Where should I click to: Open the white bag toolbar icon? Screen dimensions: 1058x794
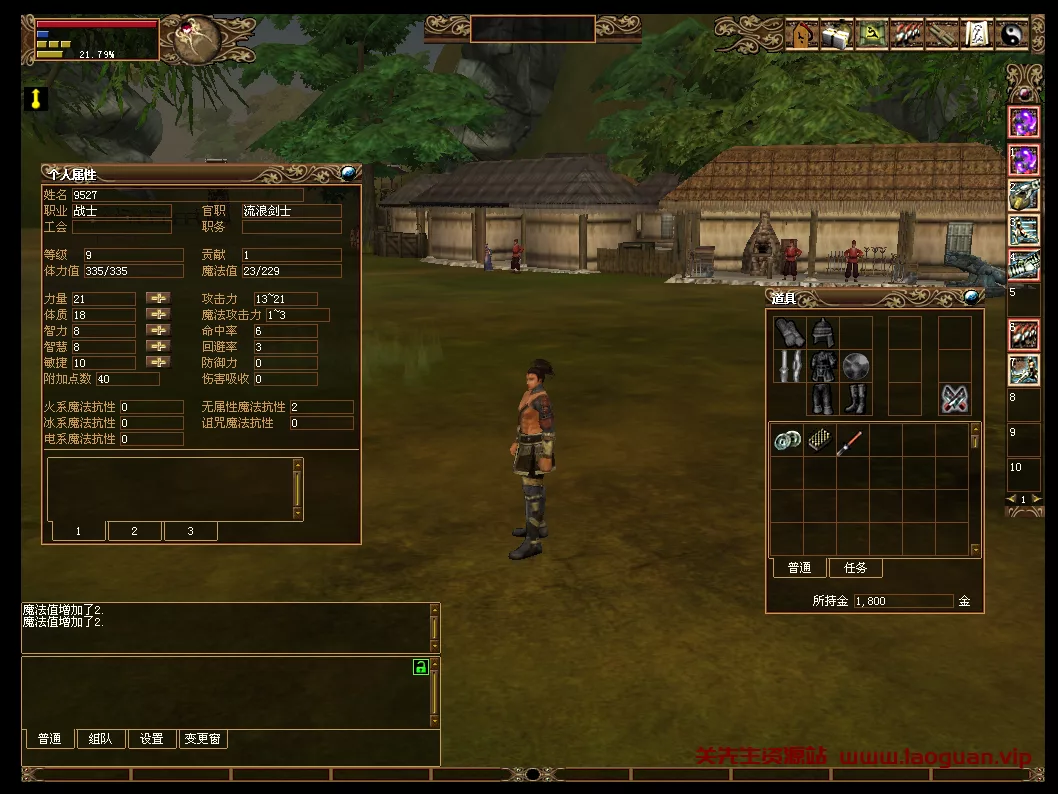[x=836, y=35]
